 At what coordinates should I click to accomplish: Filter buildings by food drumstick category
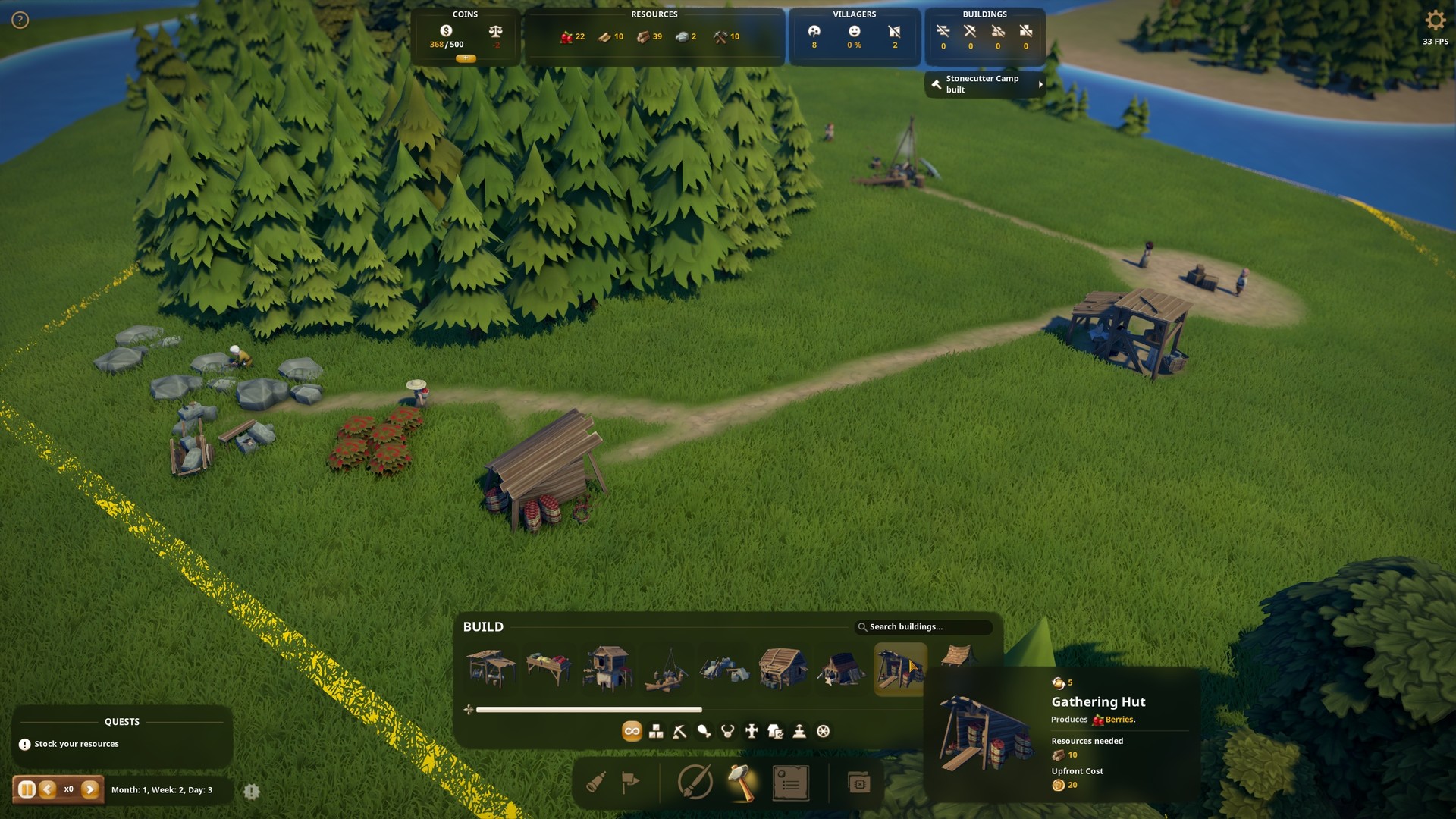coord(704,732)
